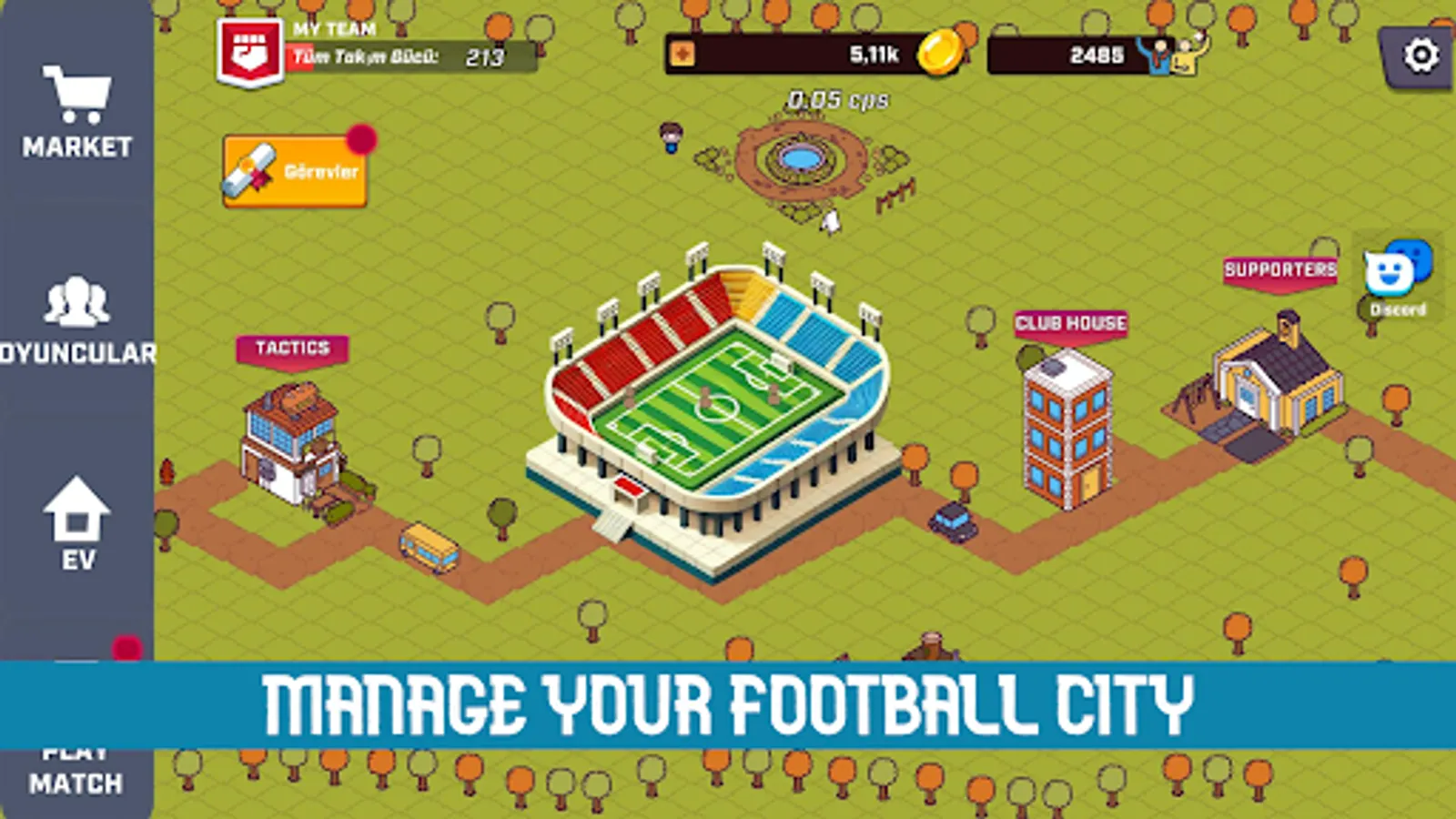Open the red notification dot on Görevler

364,138
